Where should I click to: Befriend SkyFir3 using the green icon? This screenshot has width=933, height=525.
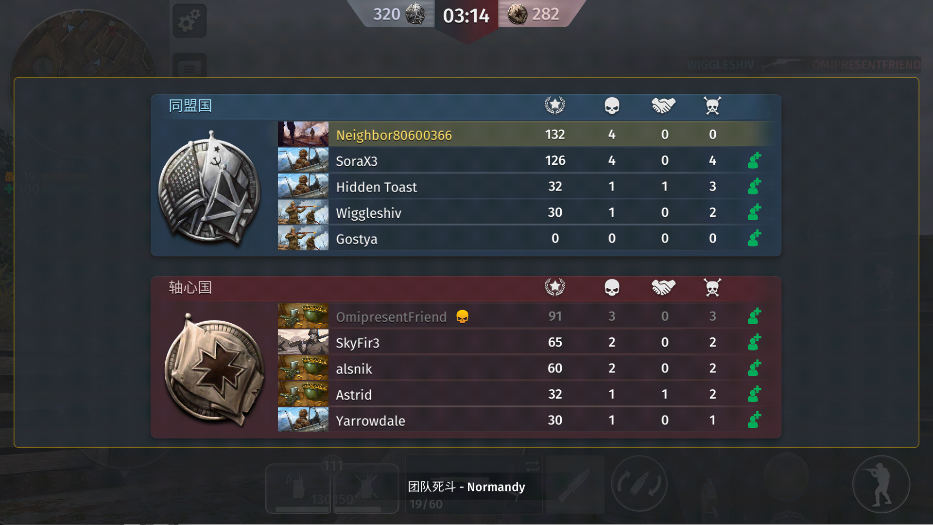(755, 343)
